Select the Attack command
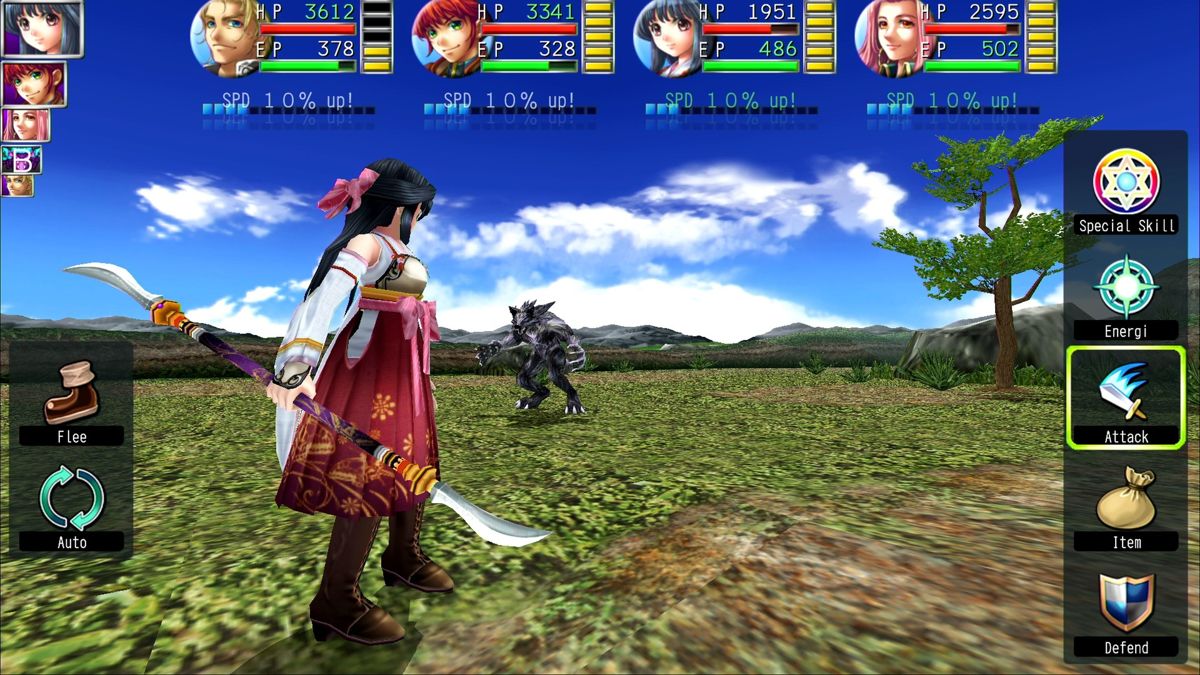This screenshot has height=675, width=1200. (x=1126, y=396)
